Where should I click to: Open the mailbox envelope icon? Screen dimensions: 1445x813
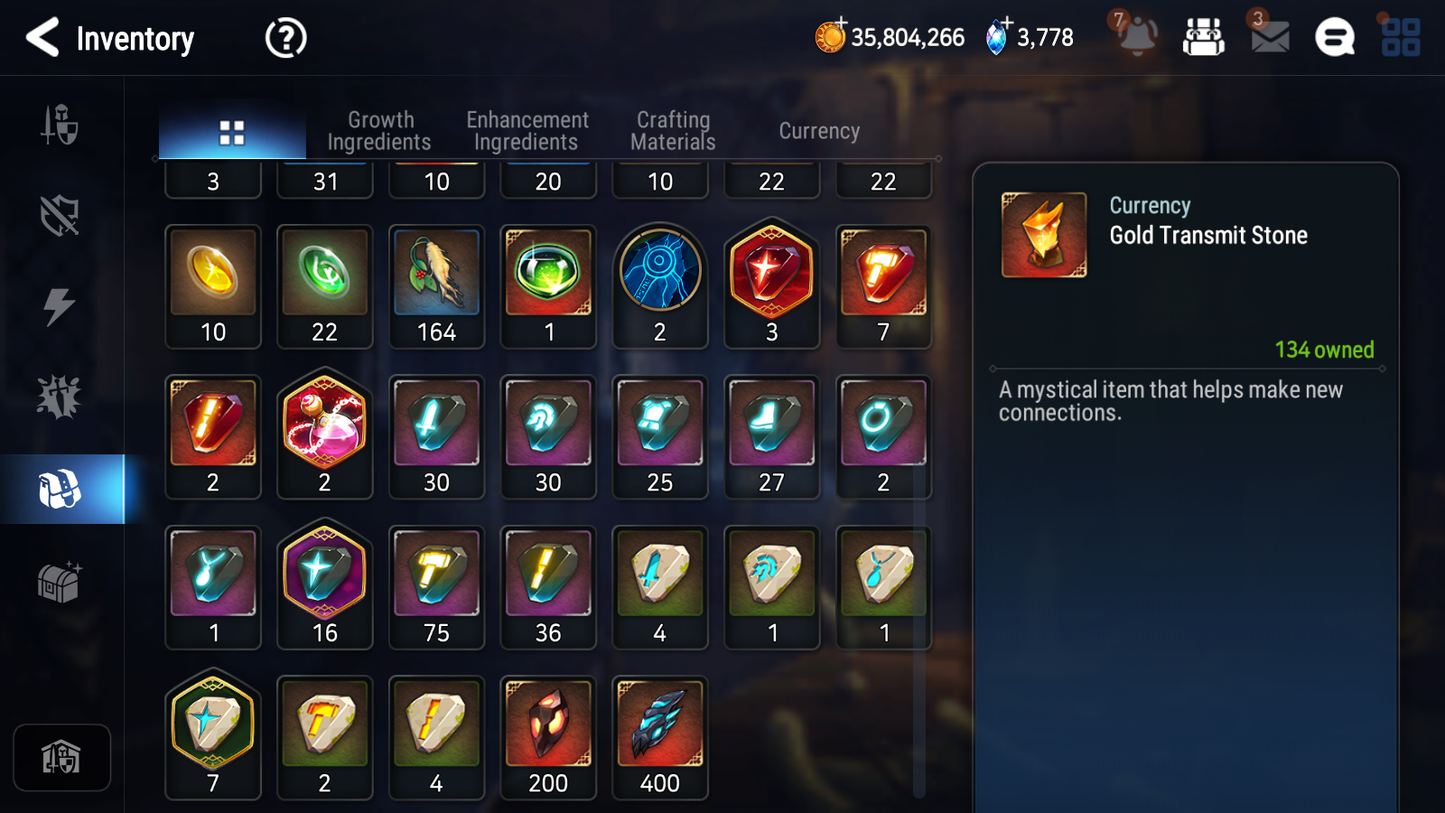[x=1269, y=37]
